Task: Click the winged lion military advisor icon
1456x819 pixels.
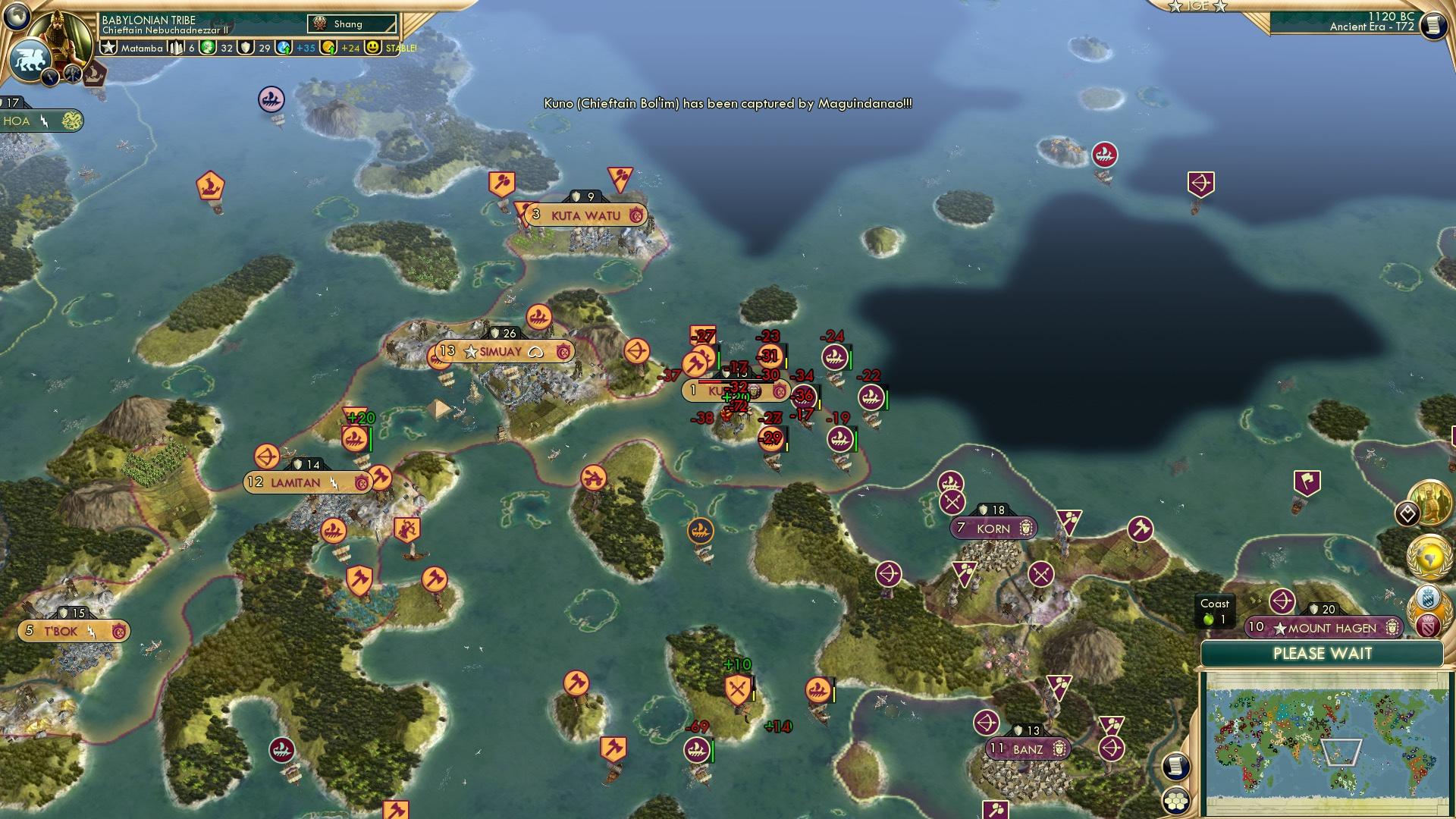Action: [30, 59]
